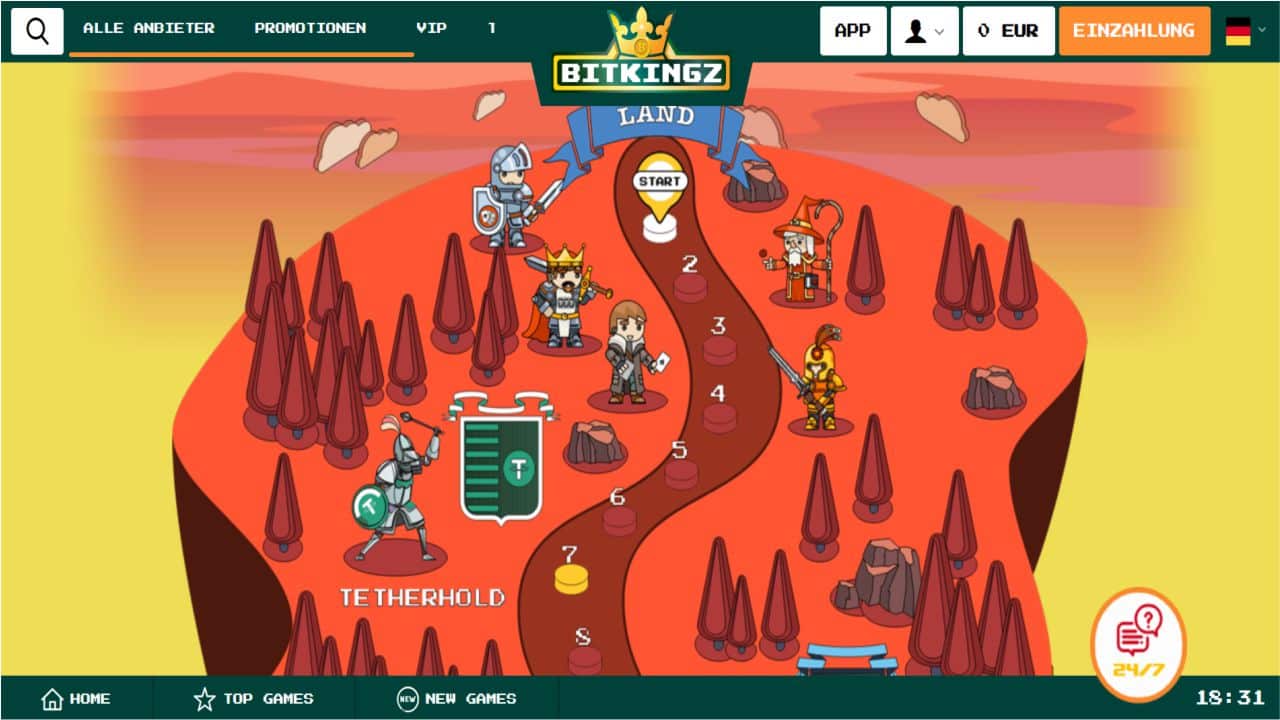Open the search magnifier button
Viewport: 1280px width, 720px height.
[x=37, y=31]
